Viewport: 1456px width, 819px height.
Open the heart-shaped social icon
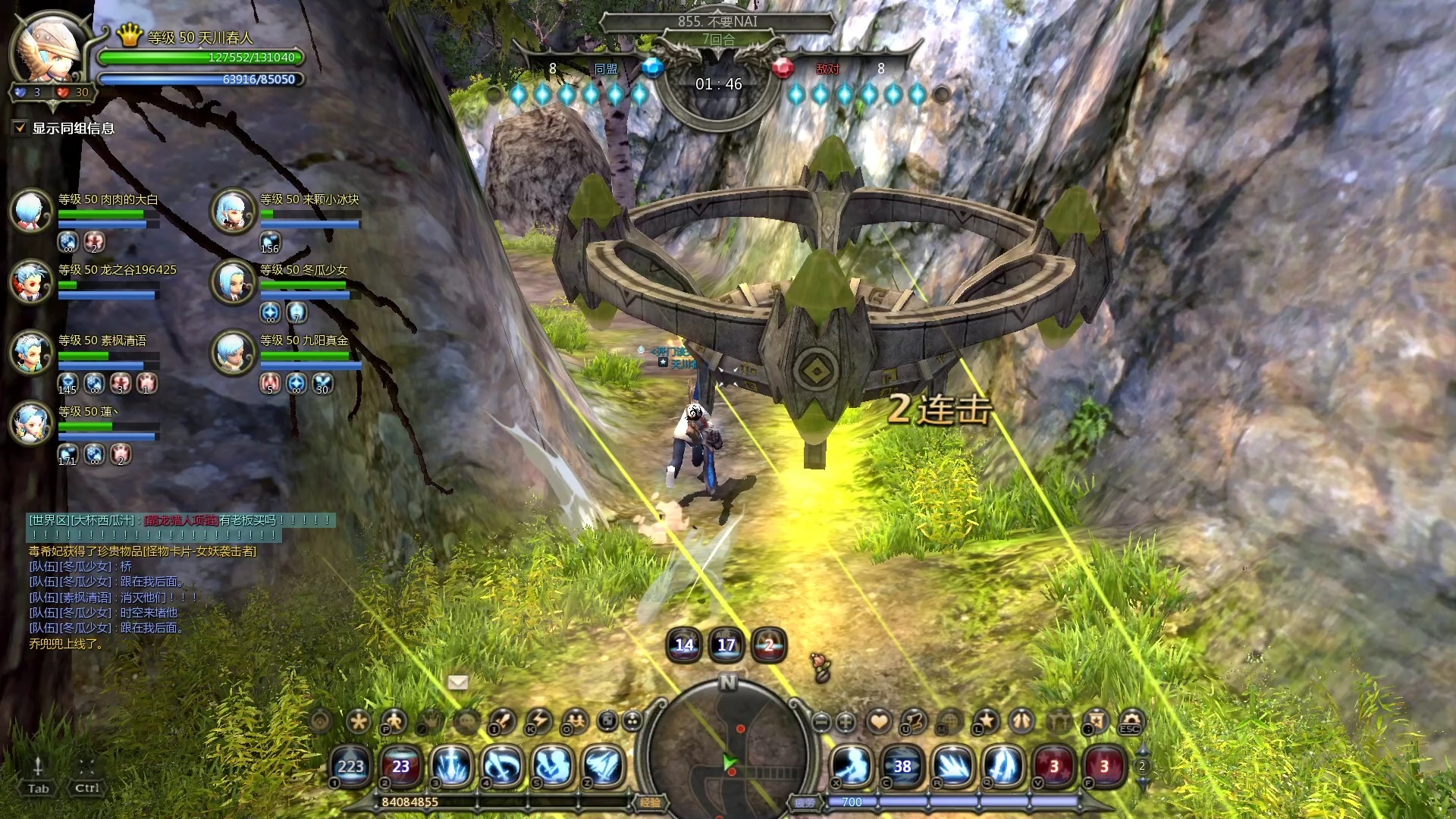879,721
